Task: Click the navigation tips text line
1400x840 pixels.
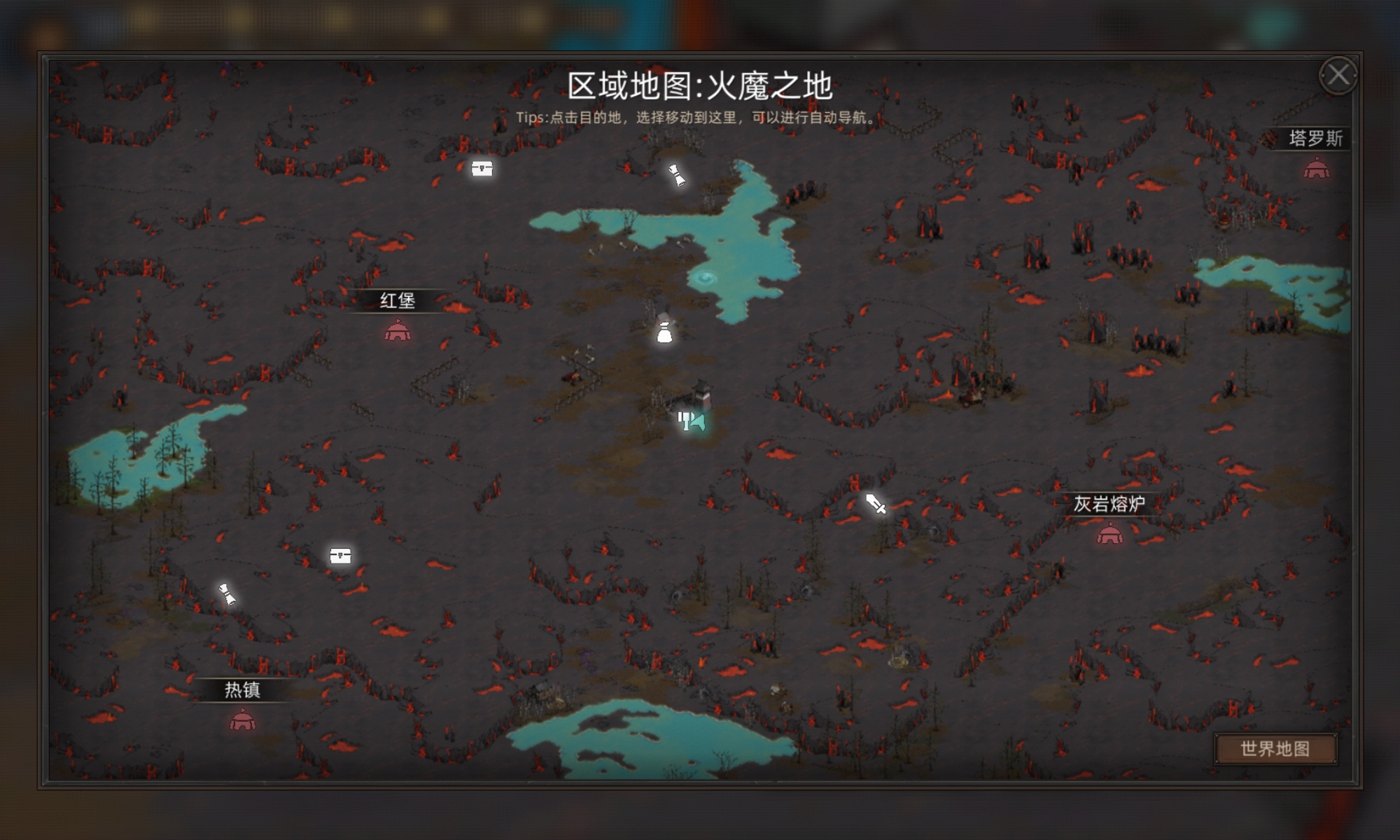Action: point(700,116)
